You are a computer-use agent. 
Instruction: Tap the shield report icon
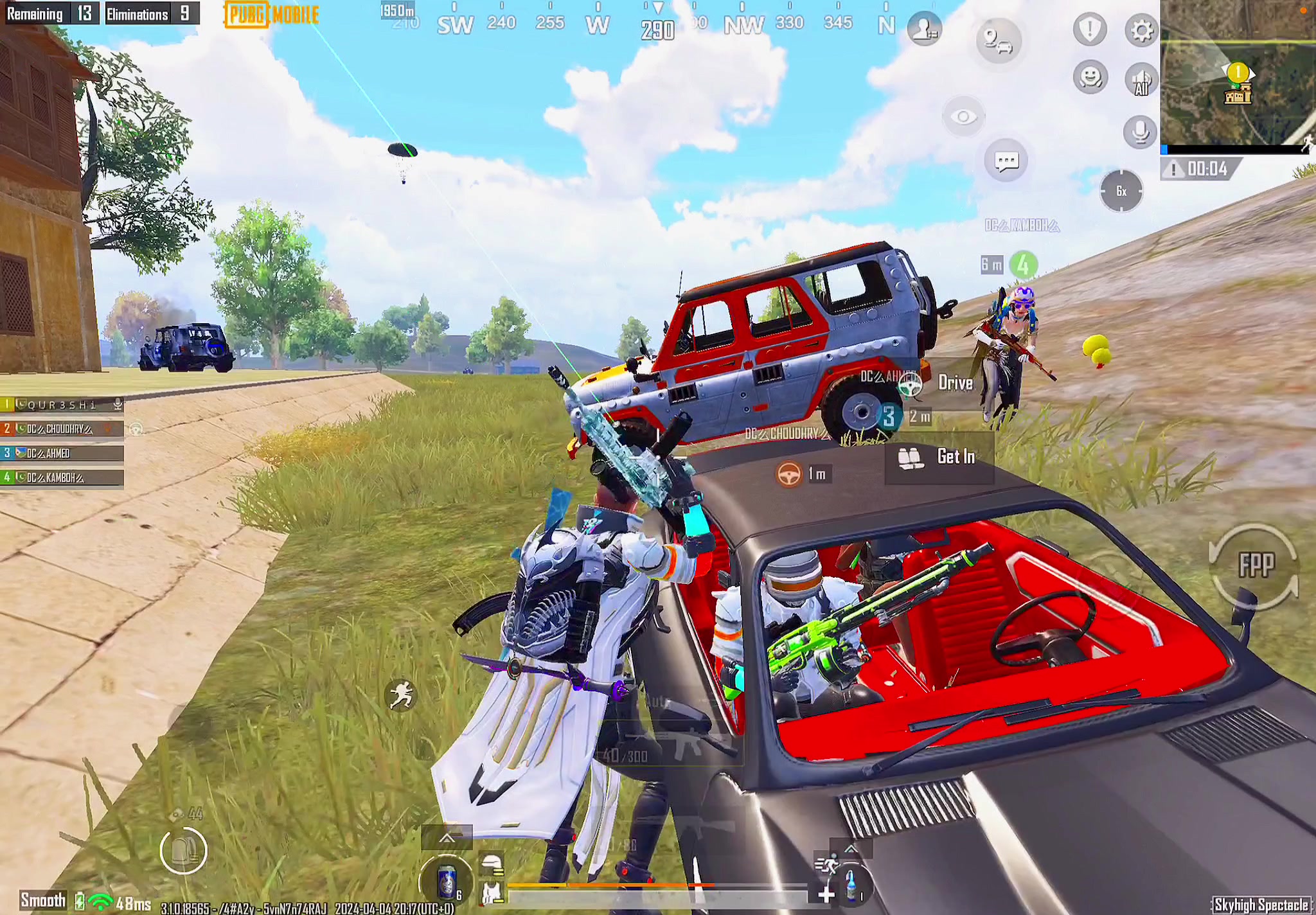click(1090, 29)
